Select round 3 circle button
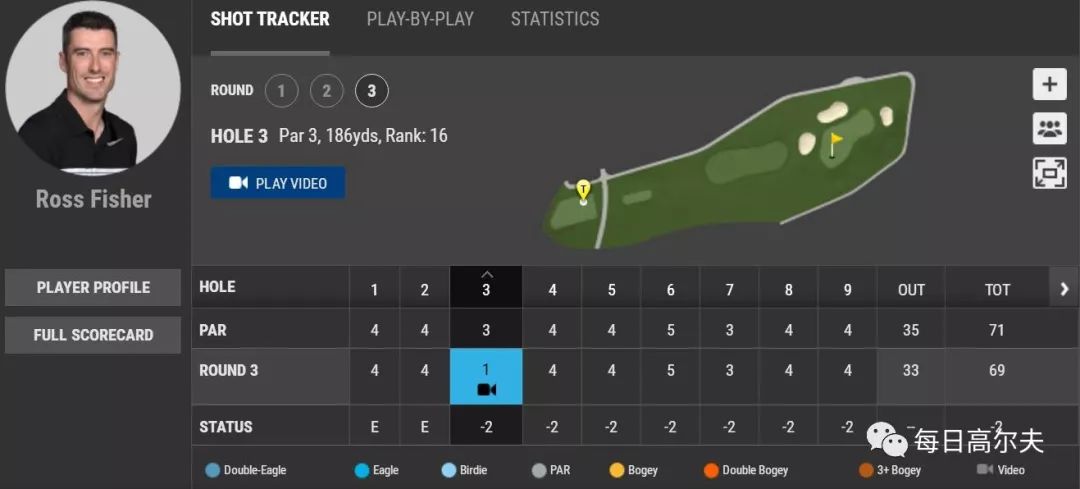Screen dimensions: 1080x489 (371, 92)
